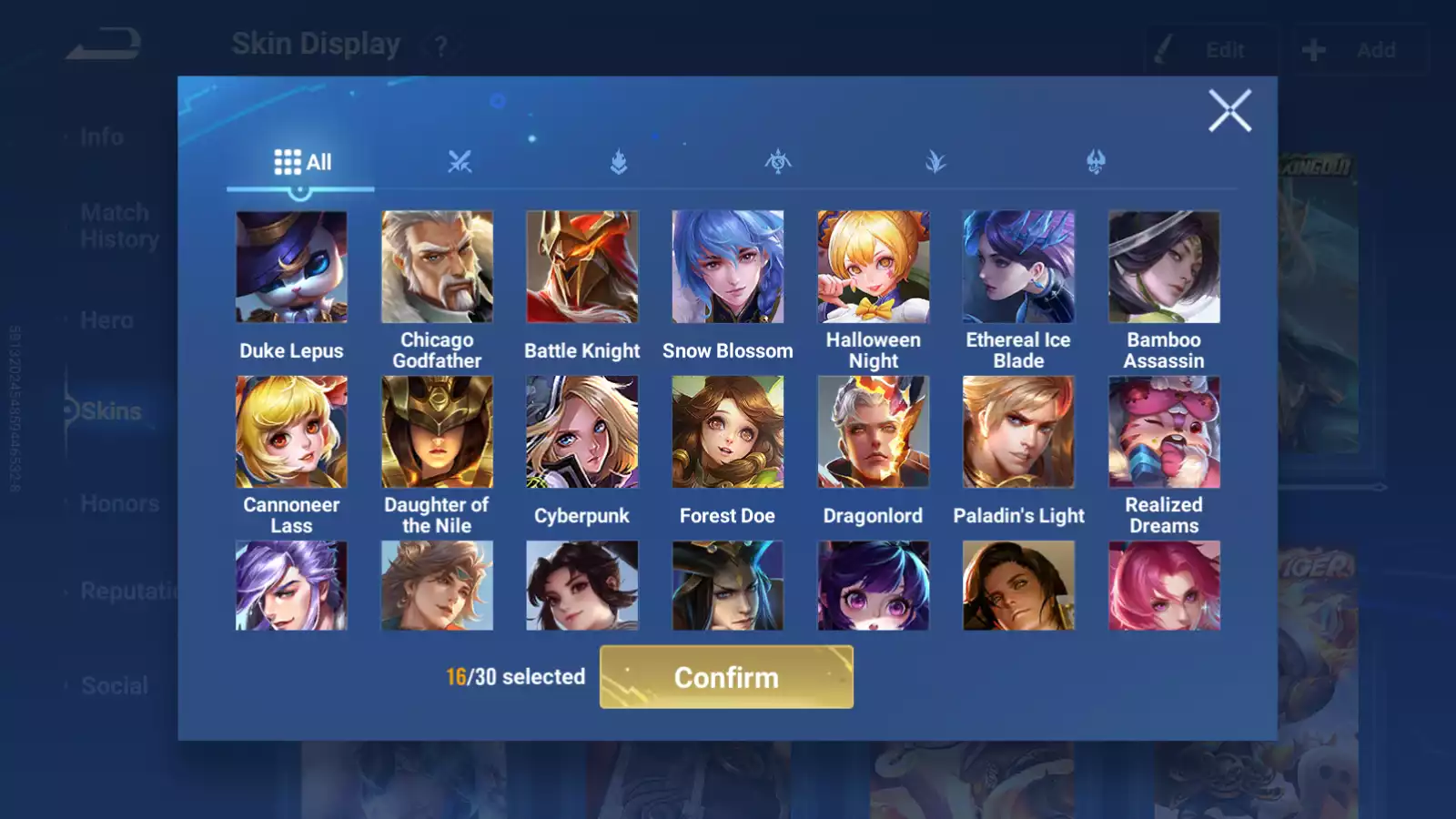Select the Realized Dreams skin
The width and height of the screenshot is (1456, 819).
(1164, 432)
